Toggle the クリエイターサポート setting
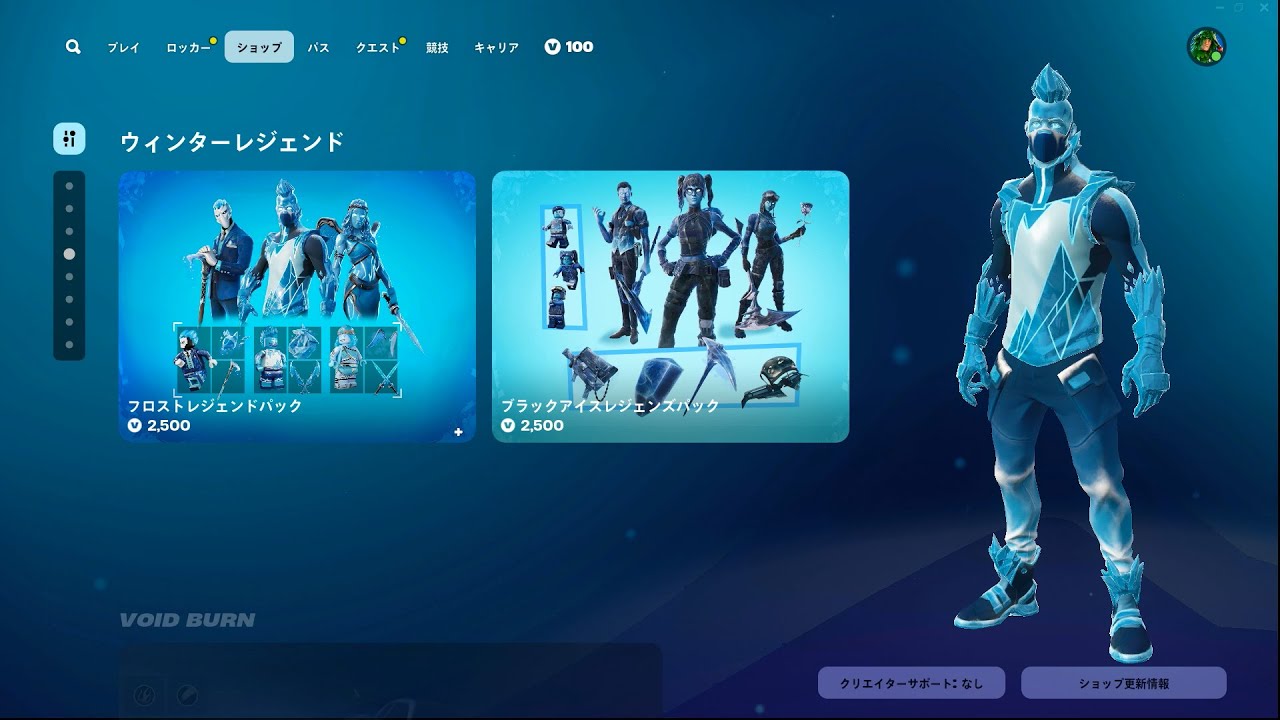The height and width of the screenshot is (720, 1280). pos(910,683)
